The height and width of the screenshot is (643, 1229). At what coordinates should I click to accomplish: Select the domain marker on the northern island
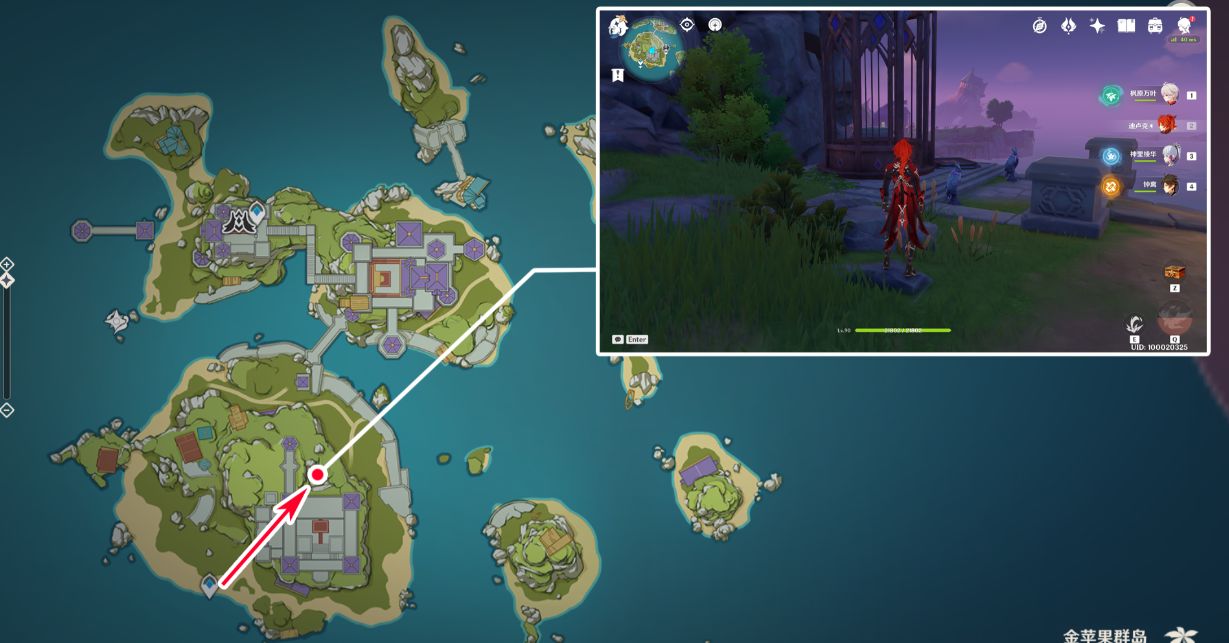pos(240,222)
